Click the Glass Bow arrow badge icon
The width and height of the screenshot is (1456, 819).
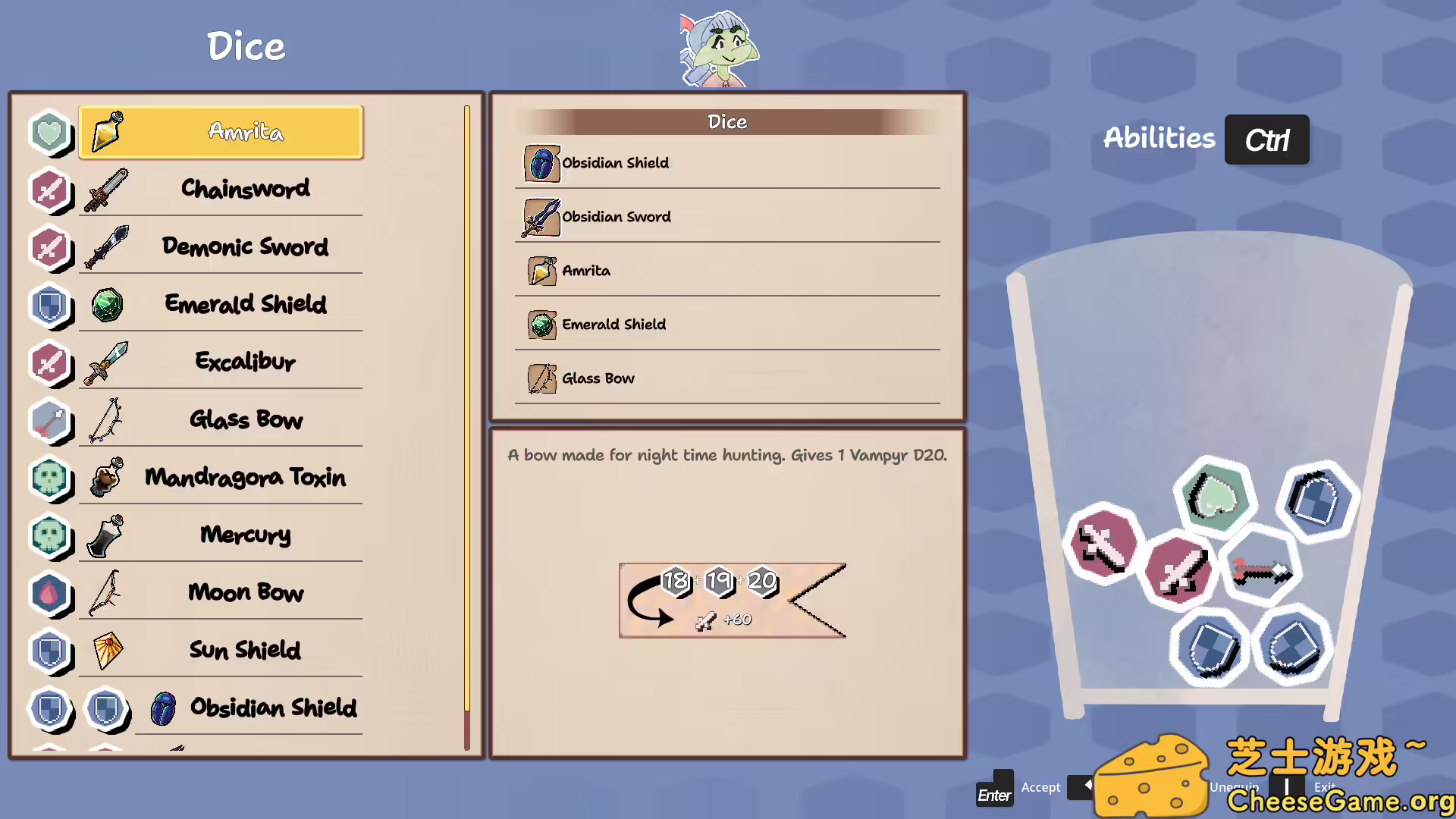tap(49, 421)
